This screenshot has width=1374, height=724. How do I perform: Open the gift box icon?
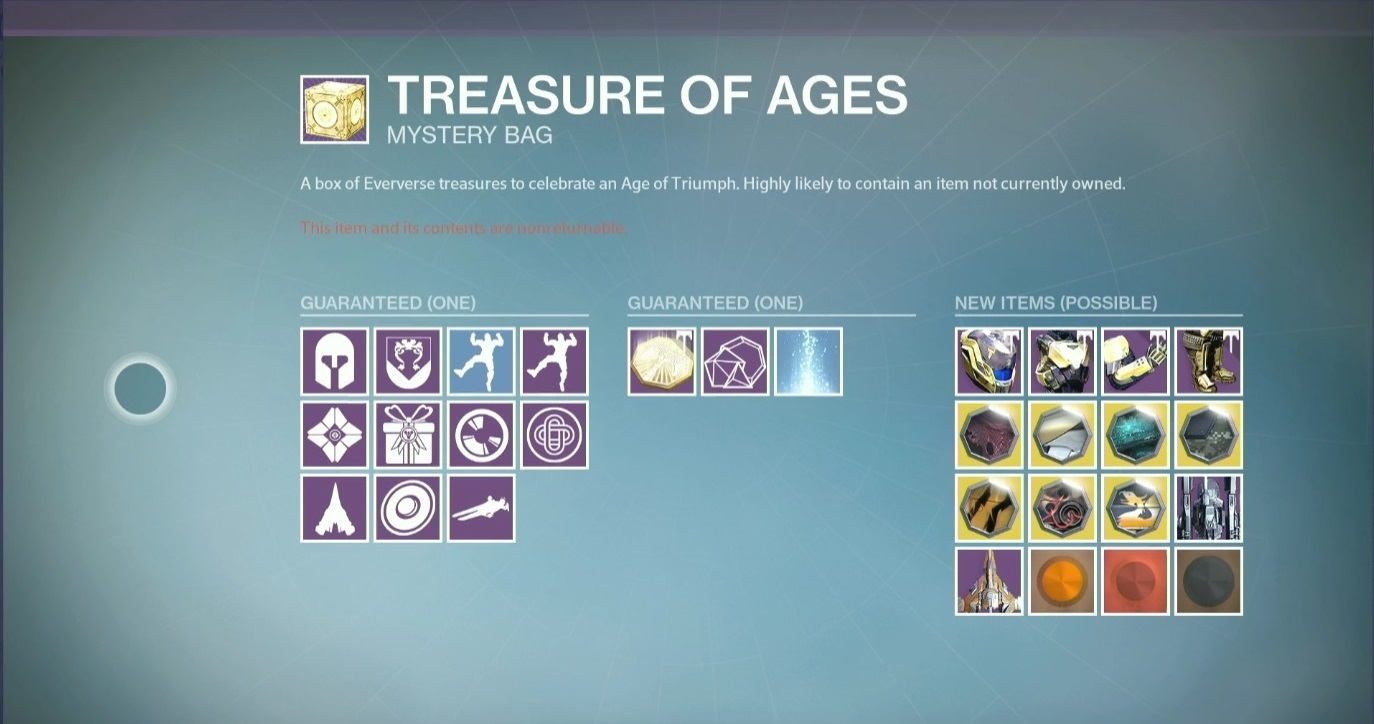(x=408, y=435)
